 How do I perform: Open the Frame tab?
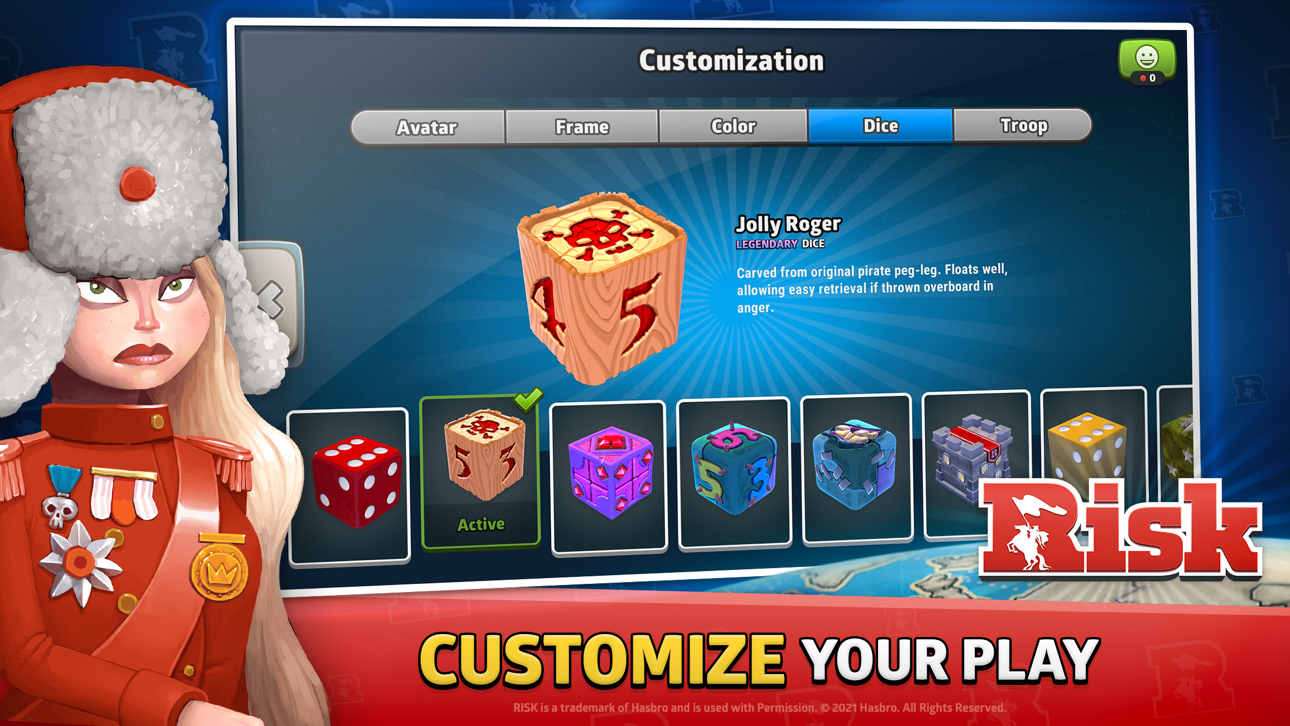(x=581, y=126)
